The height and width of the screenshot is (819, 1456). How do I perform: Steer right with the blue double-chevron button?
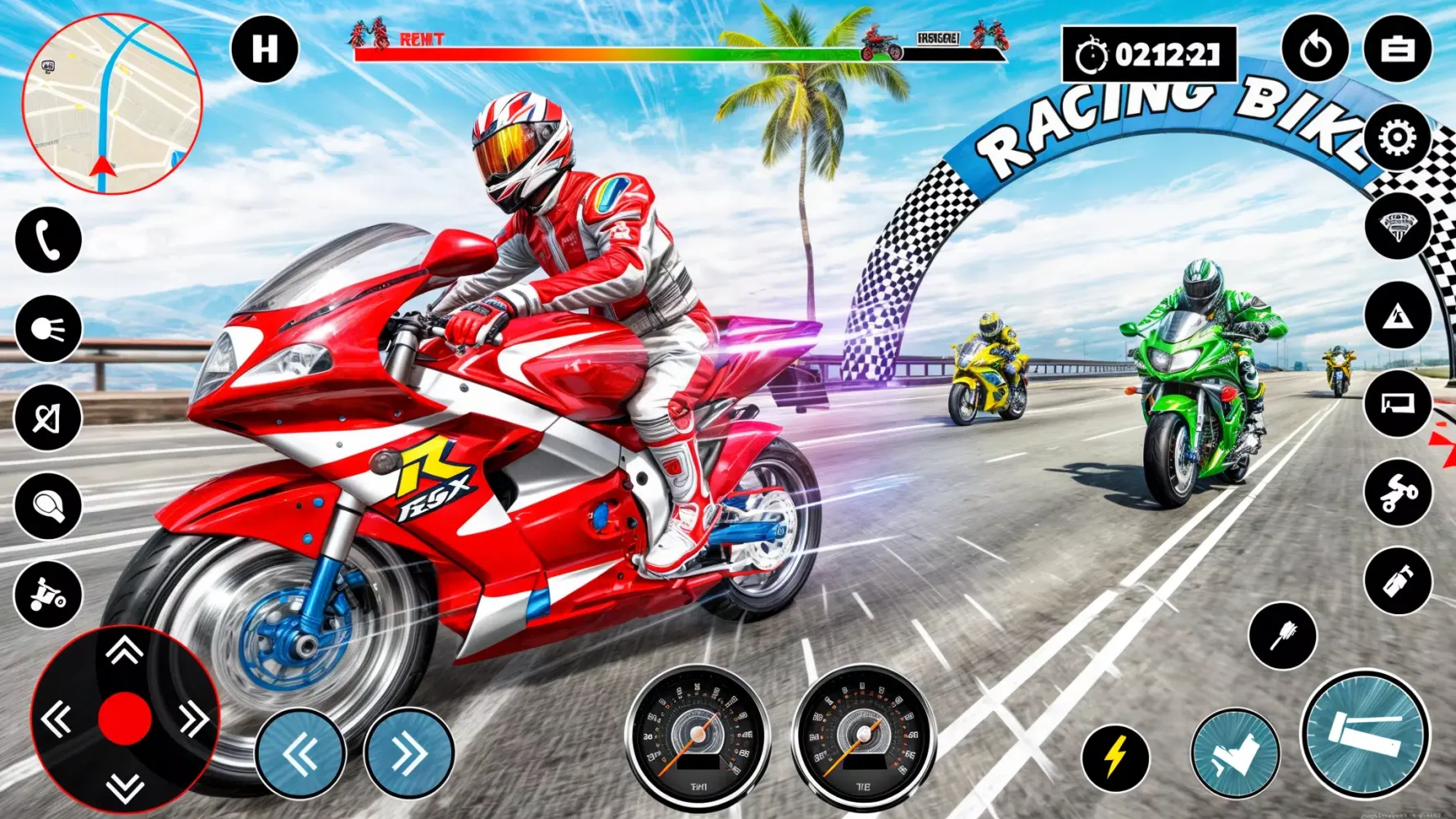[x=409, y=753]
